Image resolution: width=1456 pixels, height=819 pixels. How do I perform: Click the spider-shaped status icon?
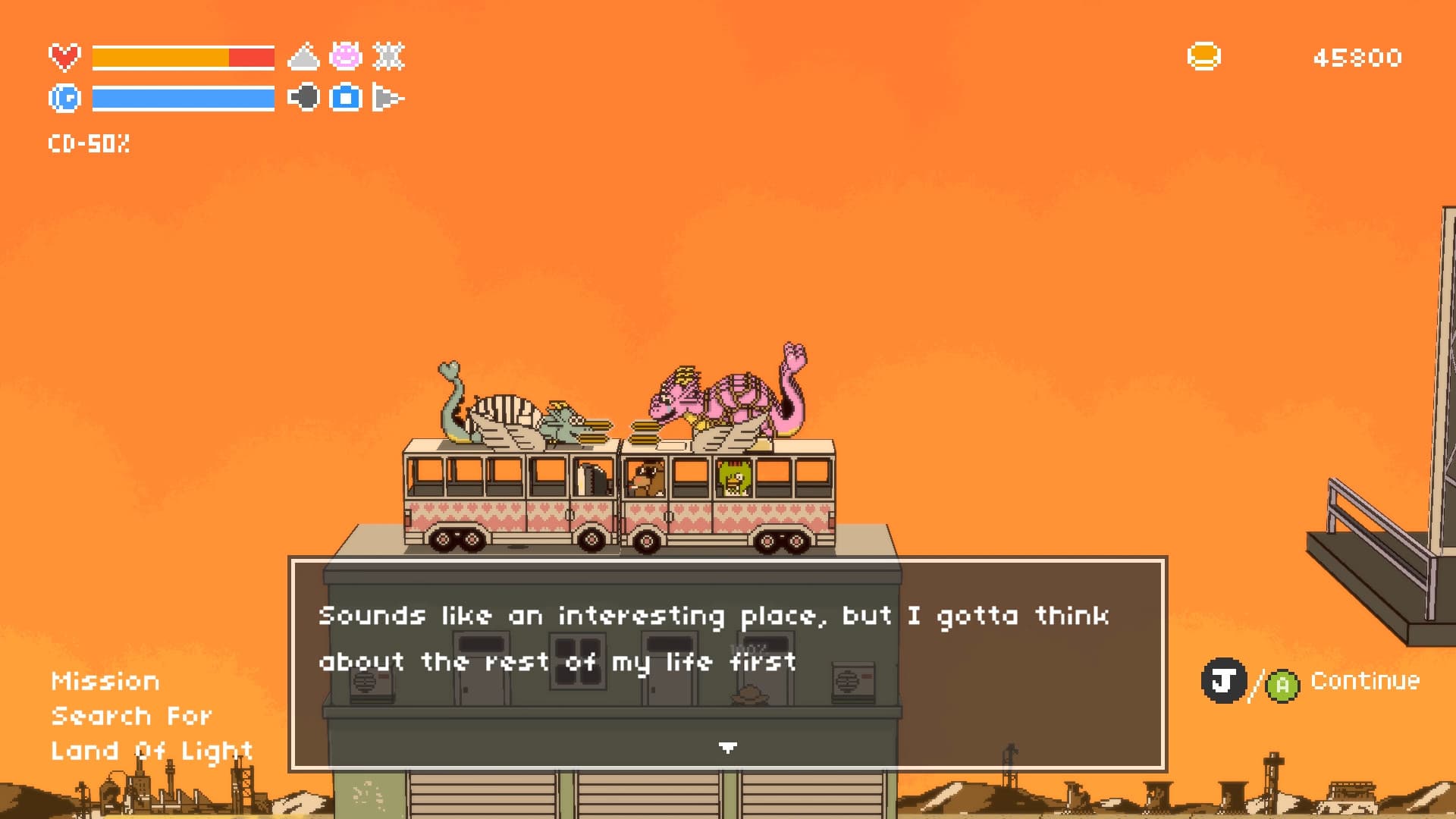388,57
